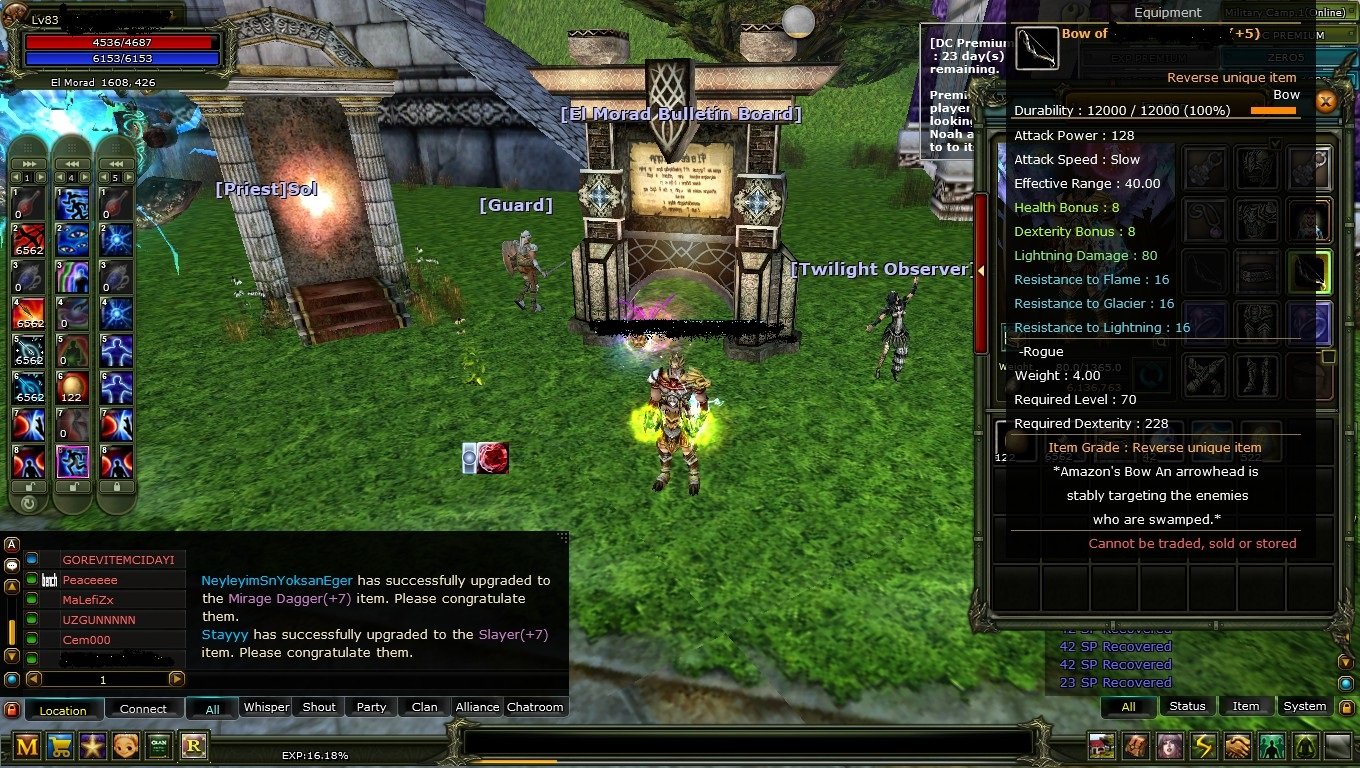1360x768 pixels.
Task: Close the Equipment window with orange X
Action: coord(1325,101)
